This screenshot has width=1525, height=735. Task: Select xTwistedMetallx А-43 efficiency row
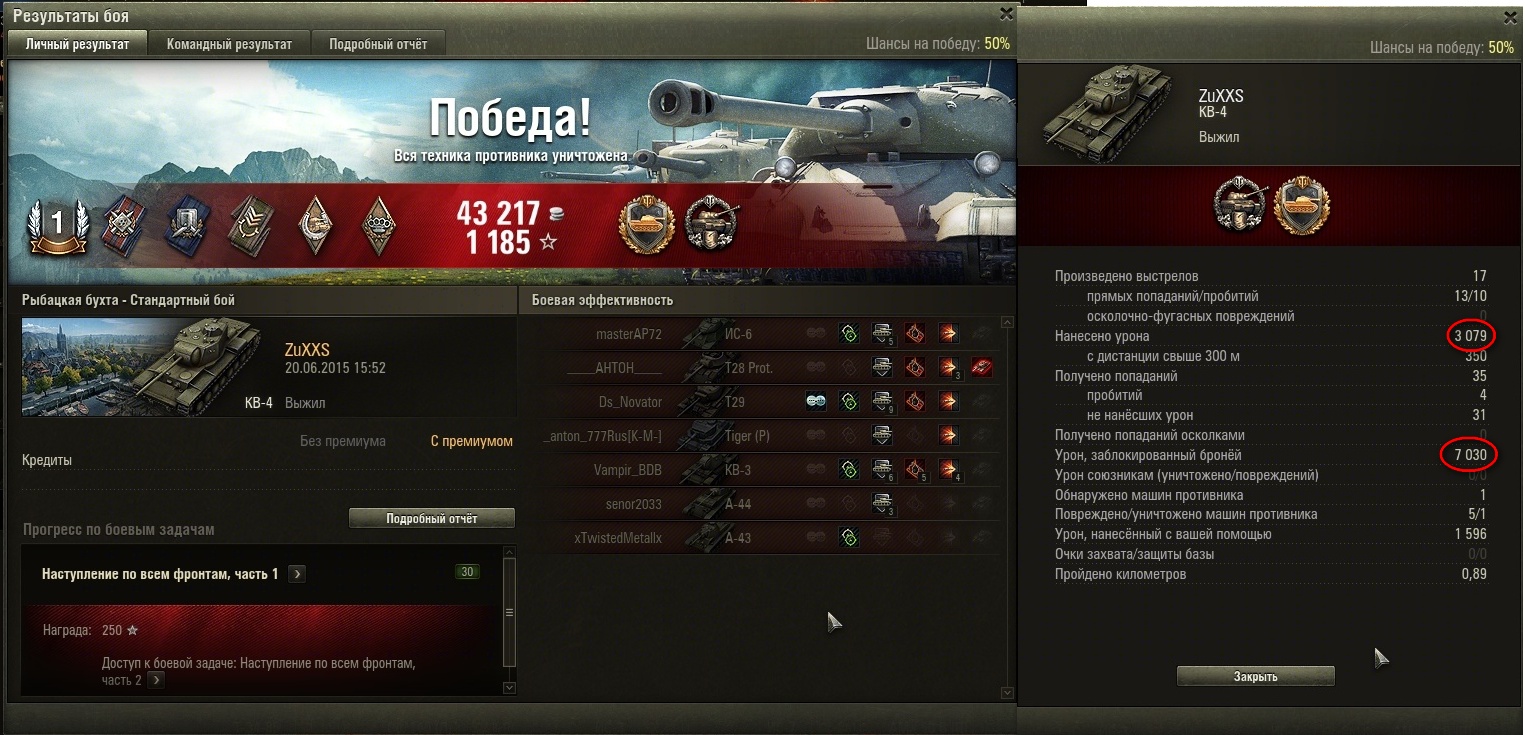(760, 538)
